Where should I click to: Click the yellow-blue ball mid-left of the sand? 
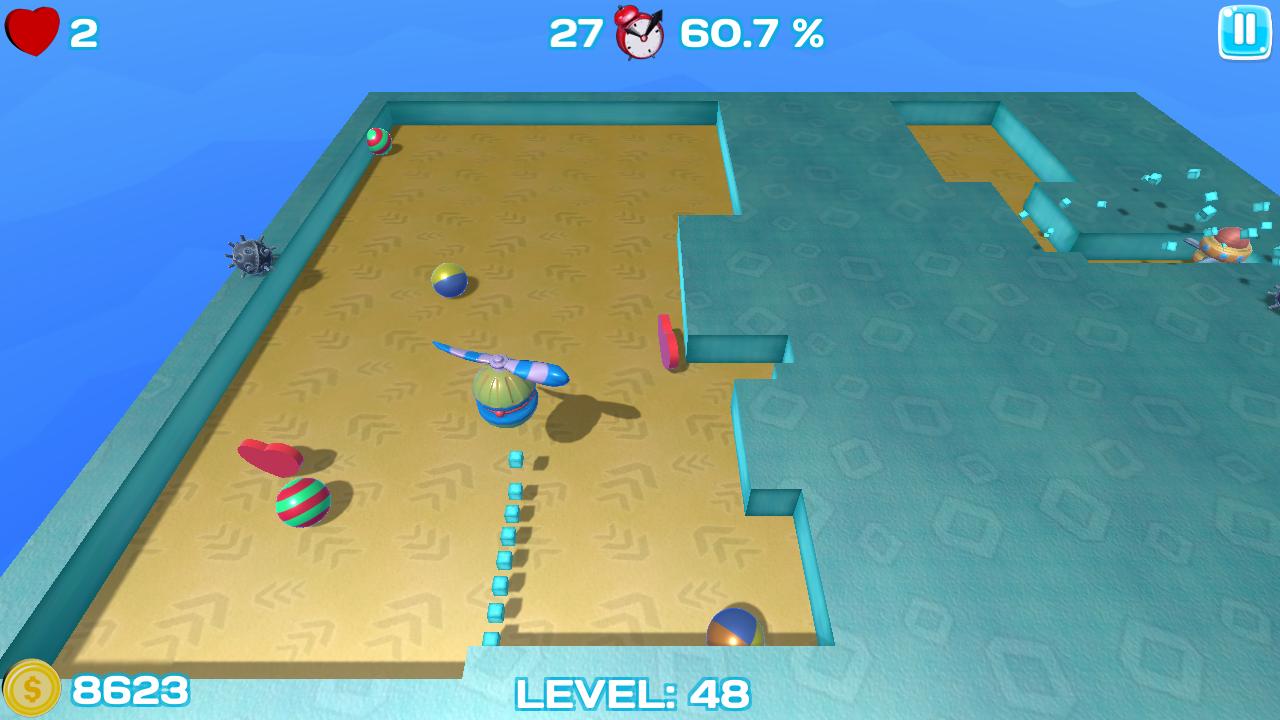tap(449, 280)
